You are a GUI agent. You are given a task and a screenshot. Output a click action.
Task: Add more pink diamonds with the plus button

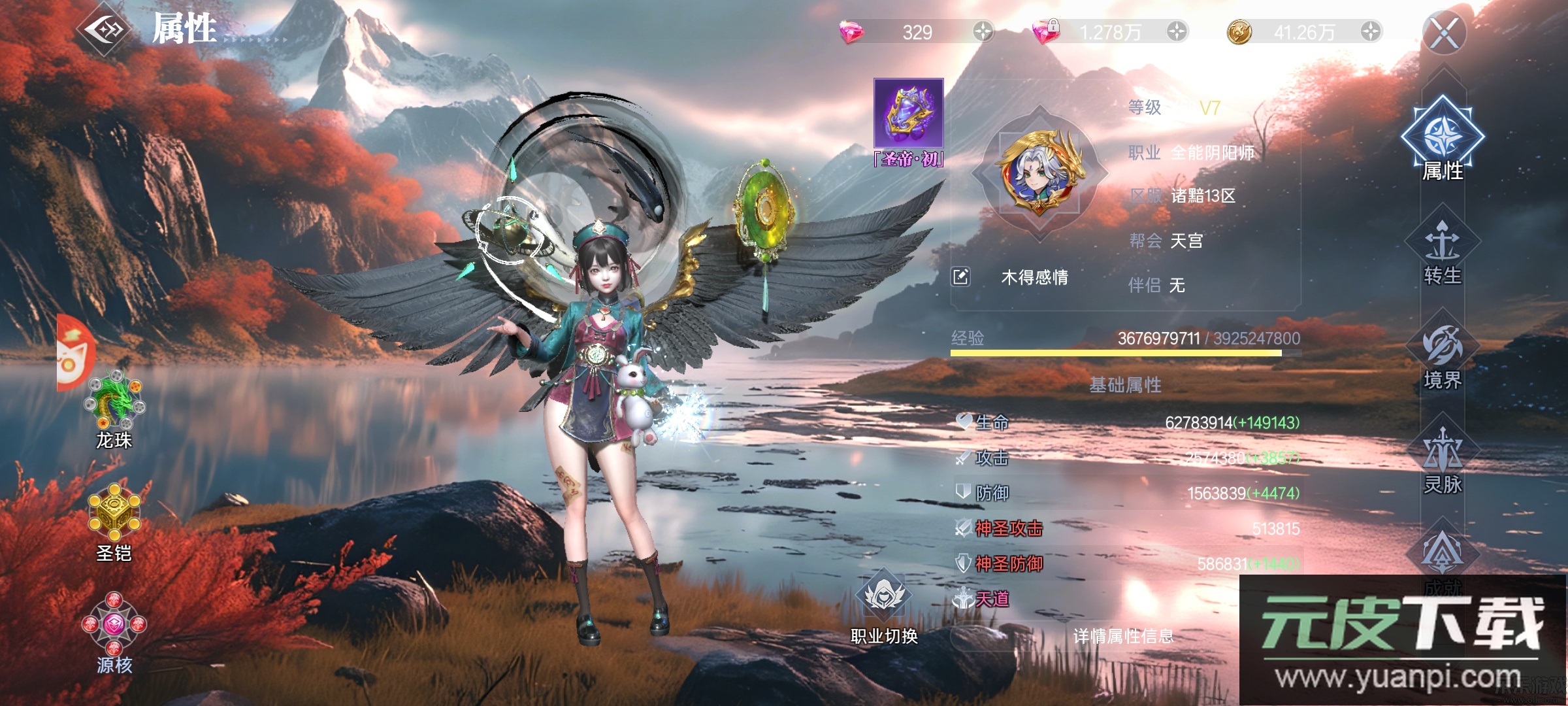983,31
